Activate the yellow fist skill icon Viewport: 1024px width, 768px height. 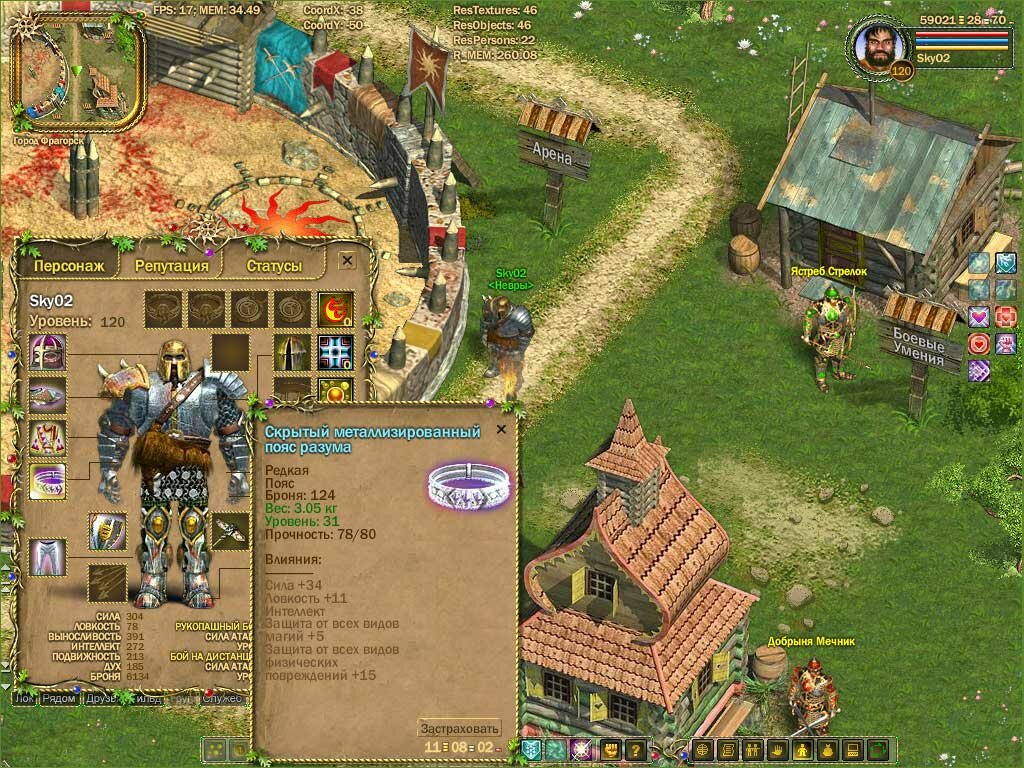609,750
